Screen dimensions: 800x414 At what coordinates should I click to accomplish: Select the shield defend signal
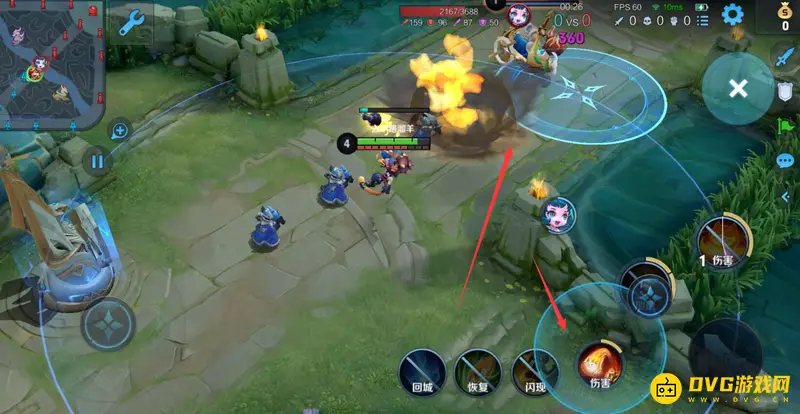click(785, 92)
